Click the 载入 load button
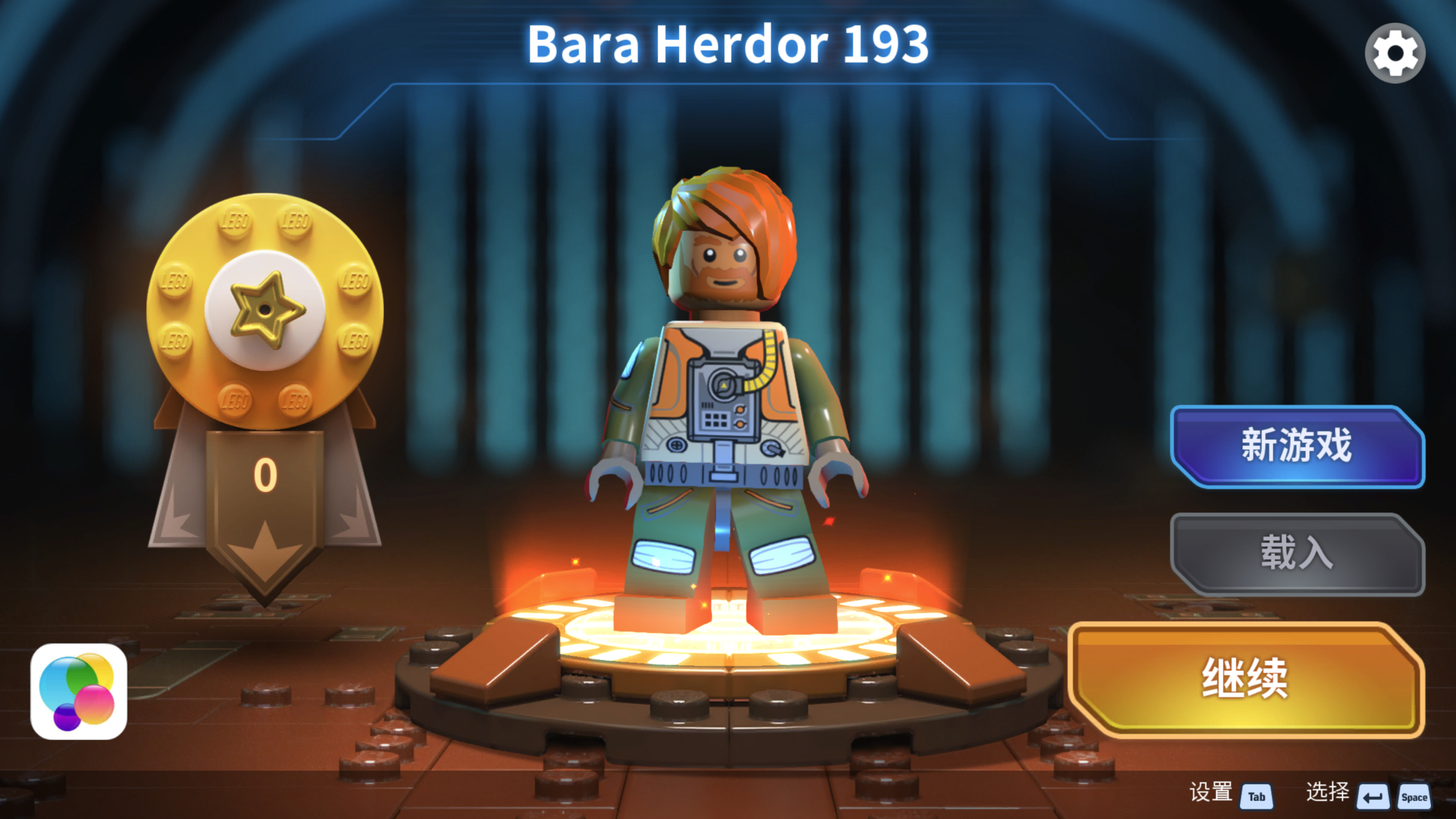 (1297, 553)
